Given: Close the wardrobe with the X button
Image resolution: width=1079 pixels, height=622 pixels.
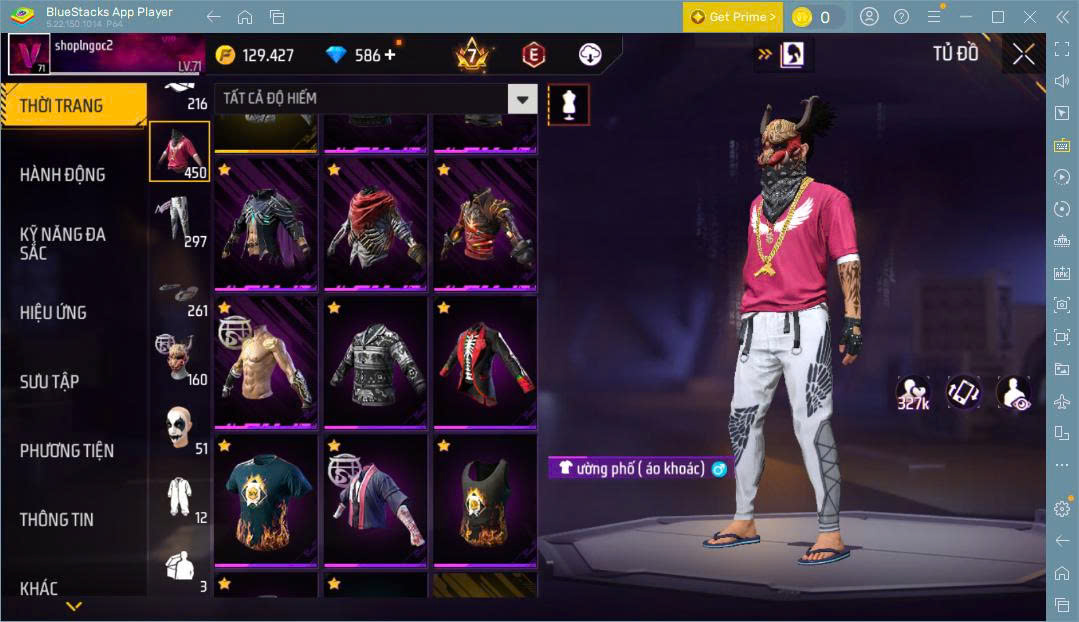Looking at the screenshot, I should [1023, 54].
